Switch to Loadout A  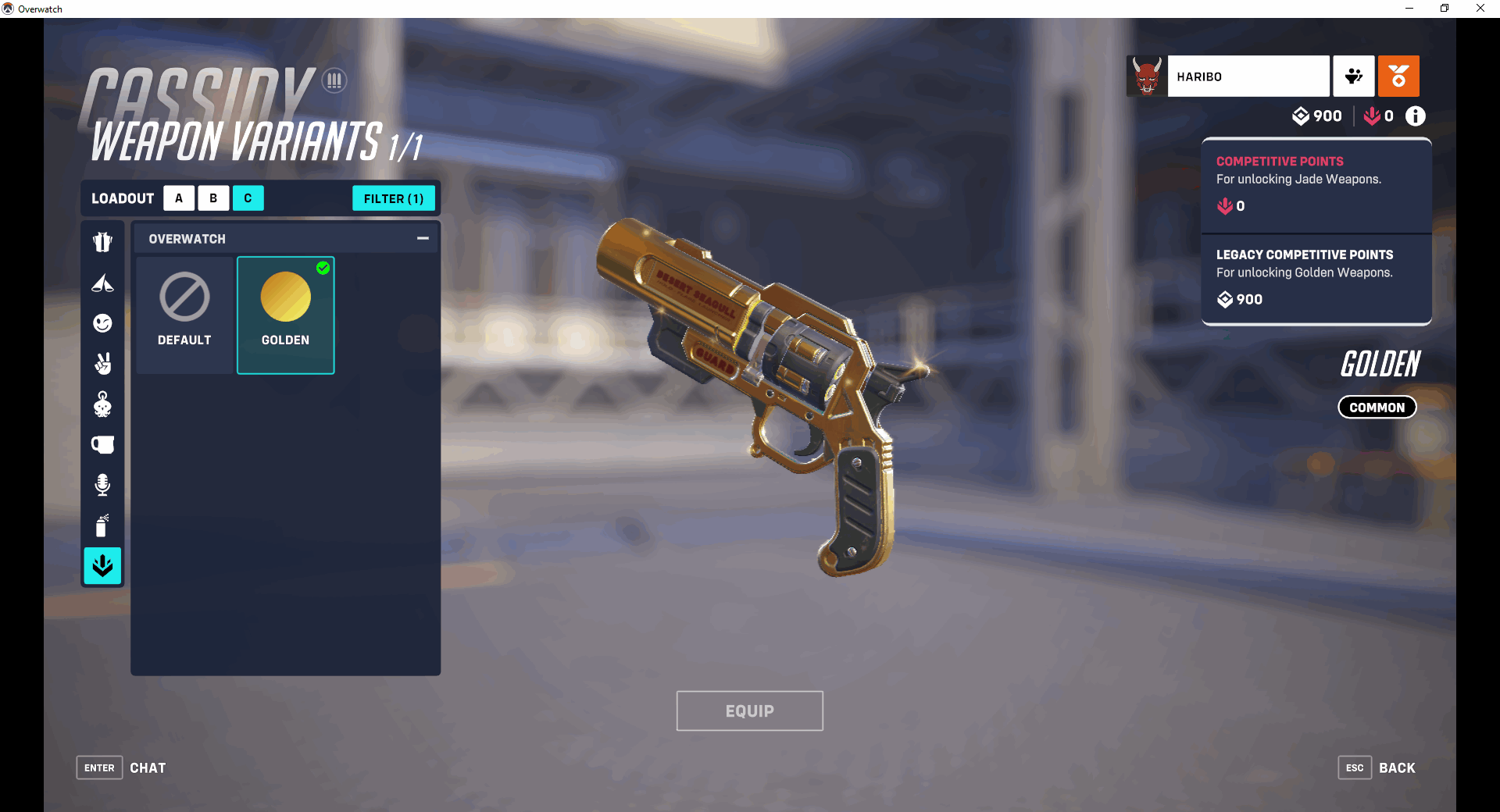[179, 198]
